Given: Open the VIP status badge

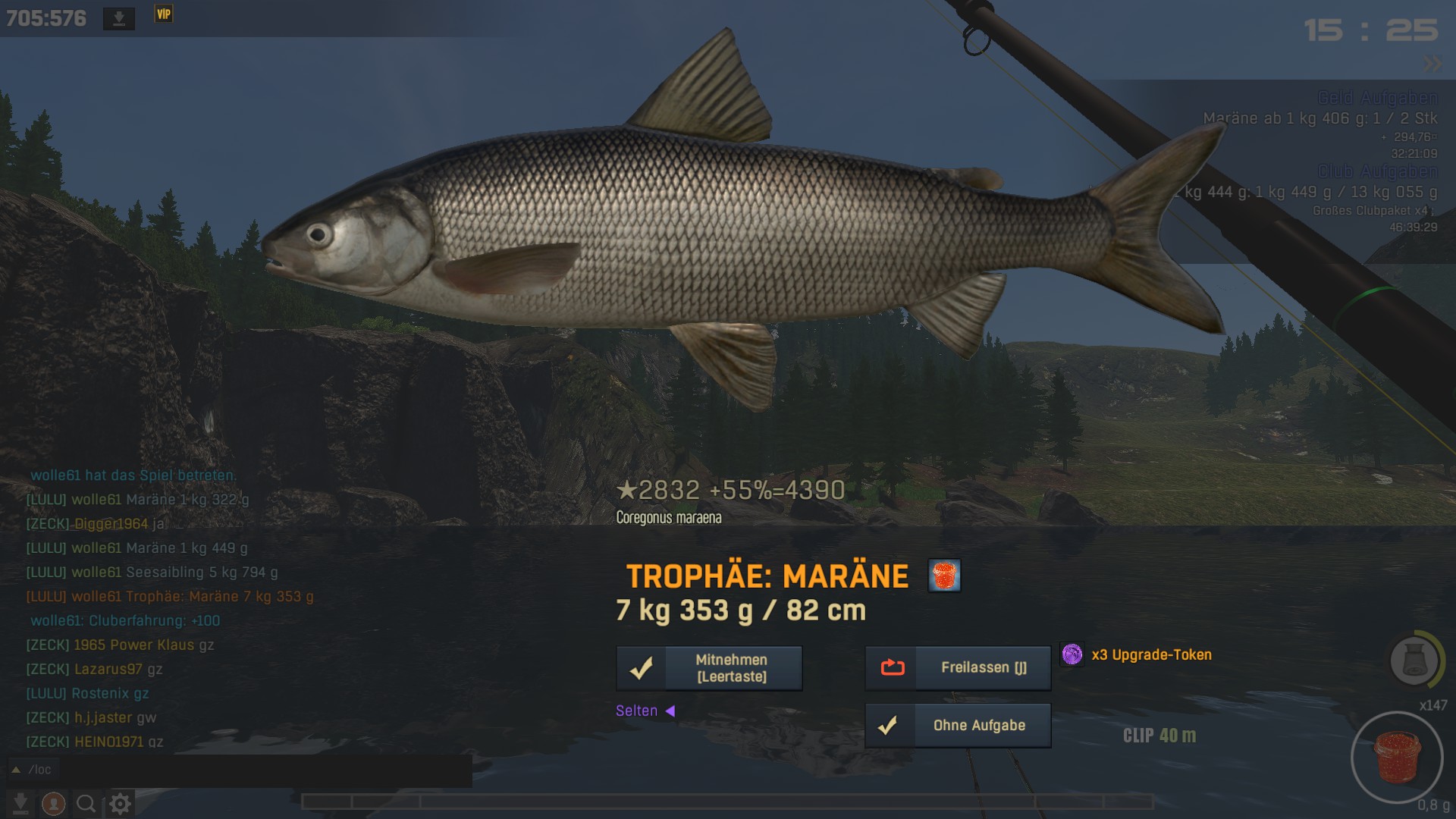Looking at the screenshot, I should pos(164,14).
